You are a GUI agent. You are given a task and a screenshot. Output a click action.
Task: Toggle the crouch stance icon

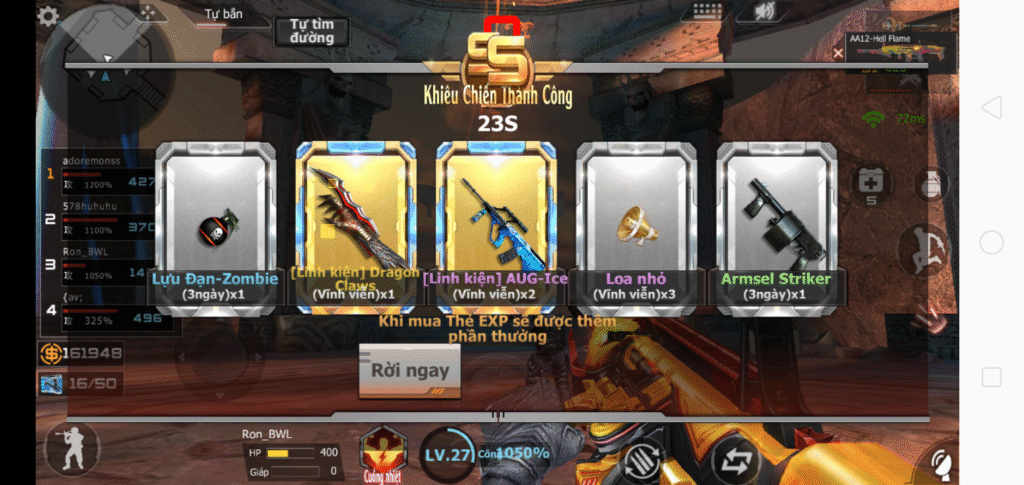(x=72, y=448)
